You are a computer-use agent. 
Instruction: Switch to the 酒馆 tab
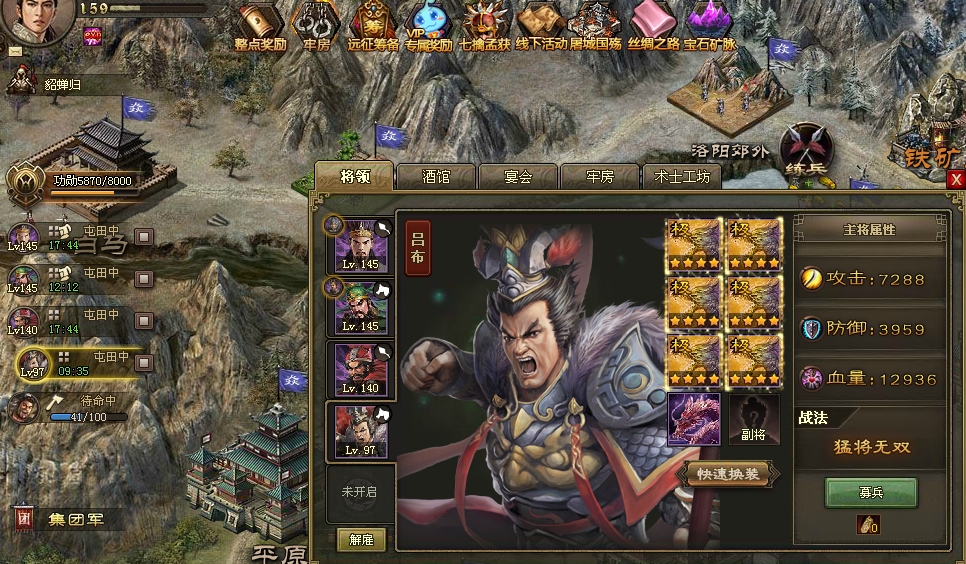pos(436,177)
